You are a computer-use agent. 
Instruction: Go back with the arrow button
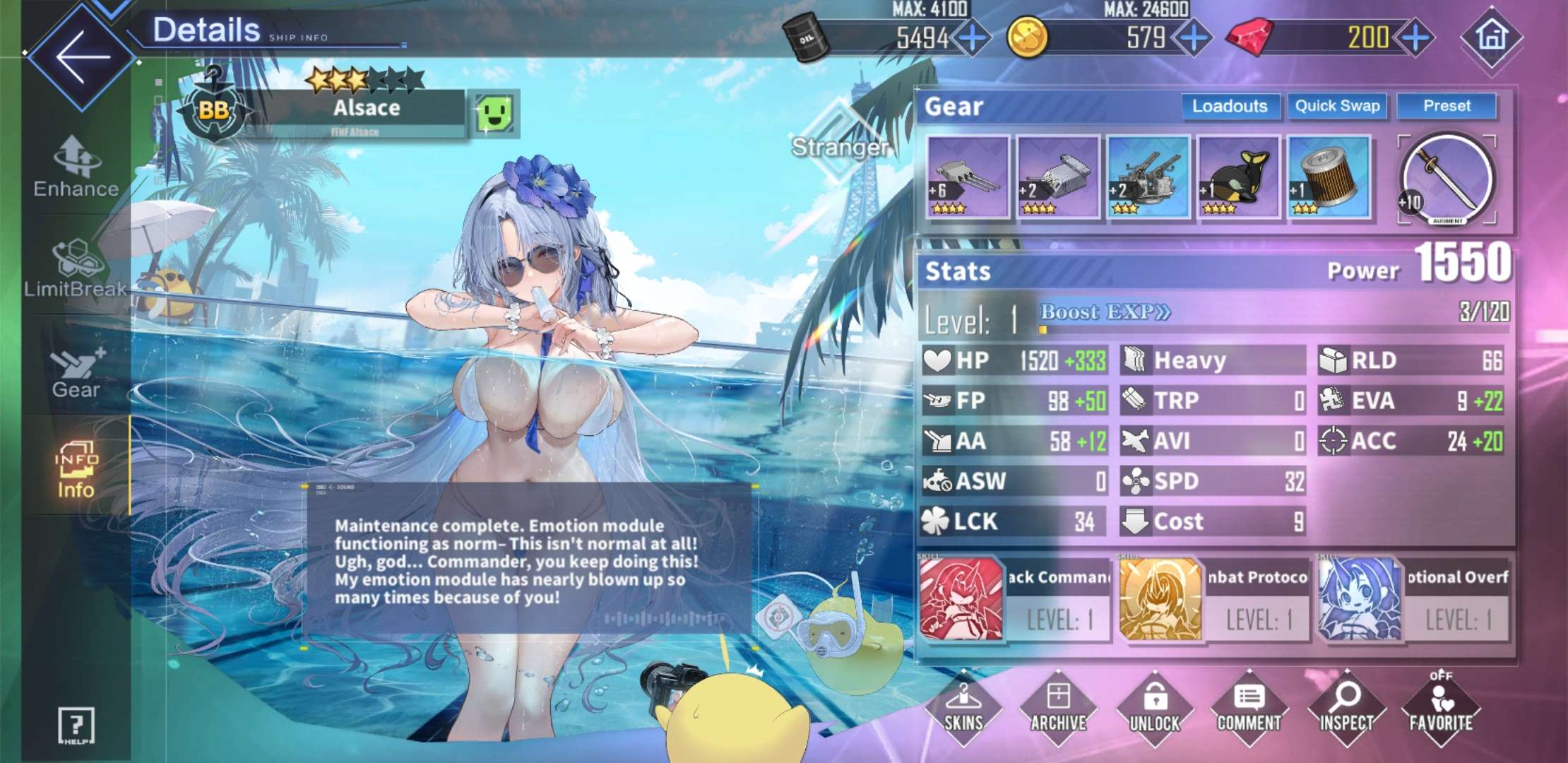83,57
